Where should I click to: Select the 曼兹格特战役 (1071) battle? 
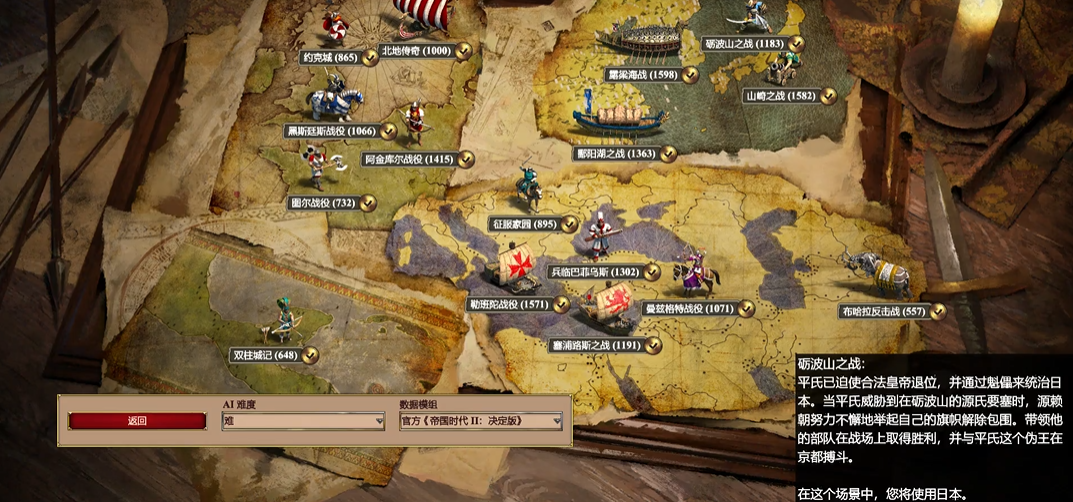[x=687, y=309]
